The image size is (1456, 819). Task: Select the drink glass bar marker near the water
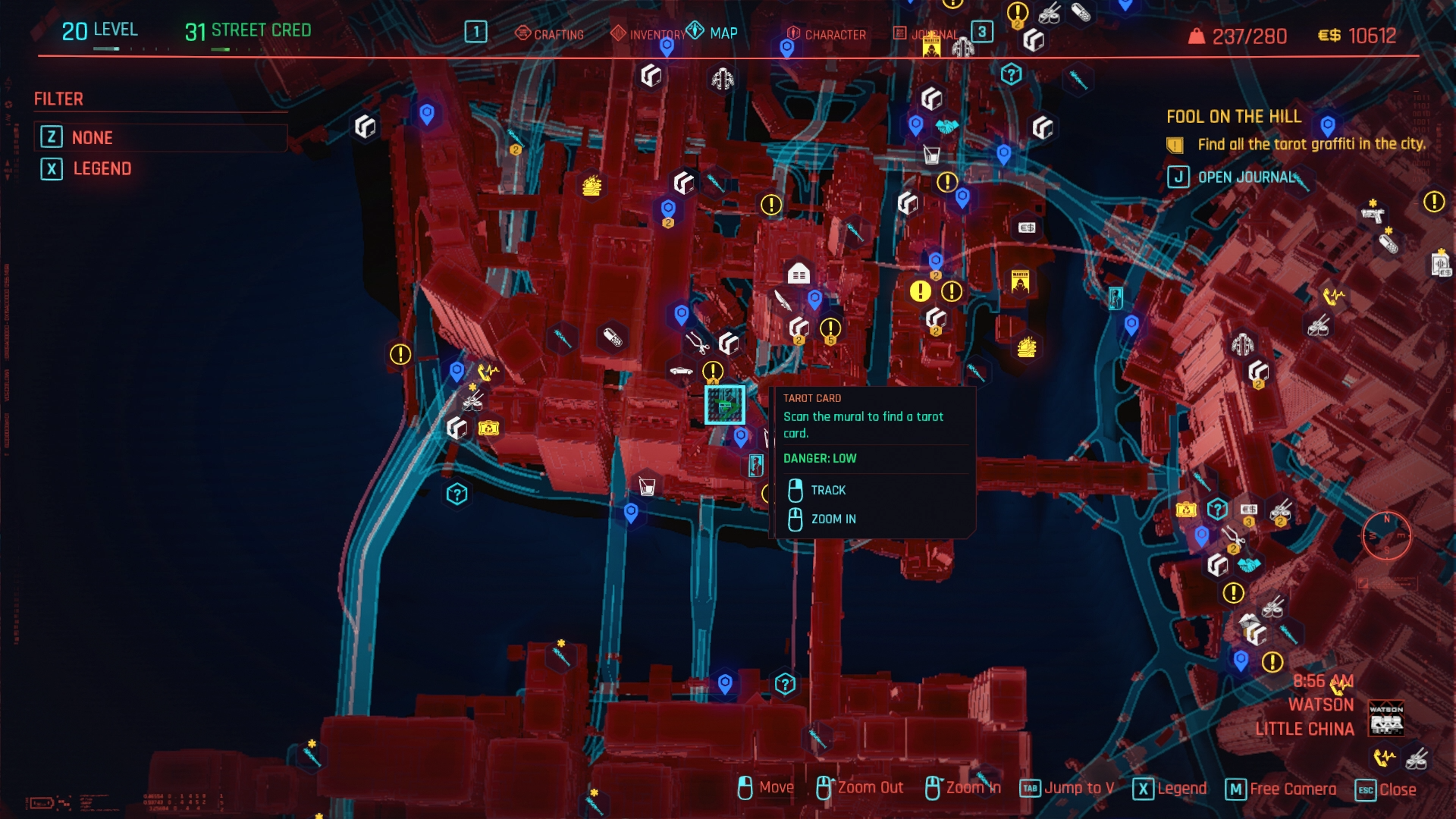pos(647,486)
